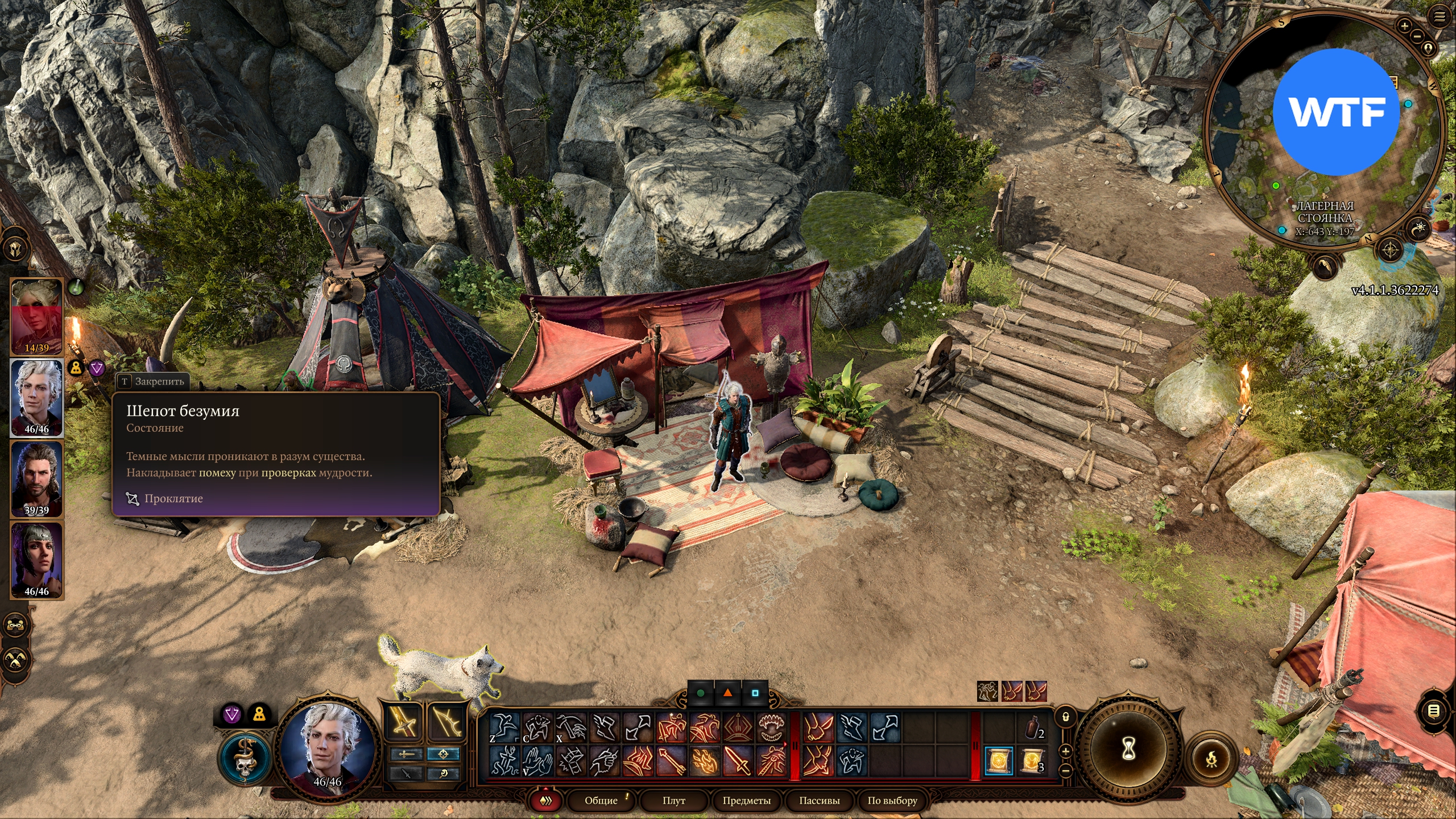Open the journal feather-quill button under the minimap
Screen dimensions: 1456x819
(1323, 266)
